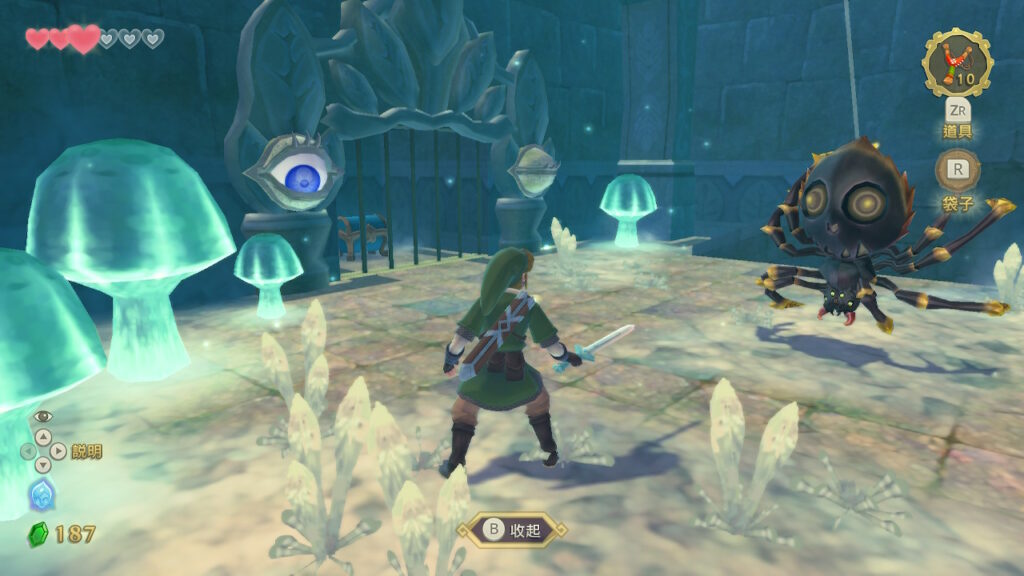Select the slingshot item icon
This screenshot has height=576, width=1024.
click(x=957, y=62)
